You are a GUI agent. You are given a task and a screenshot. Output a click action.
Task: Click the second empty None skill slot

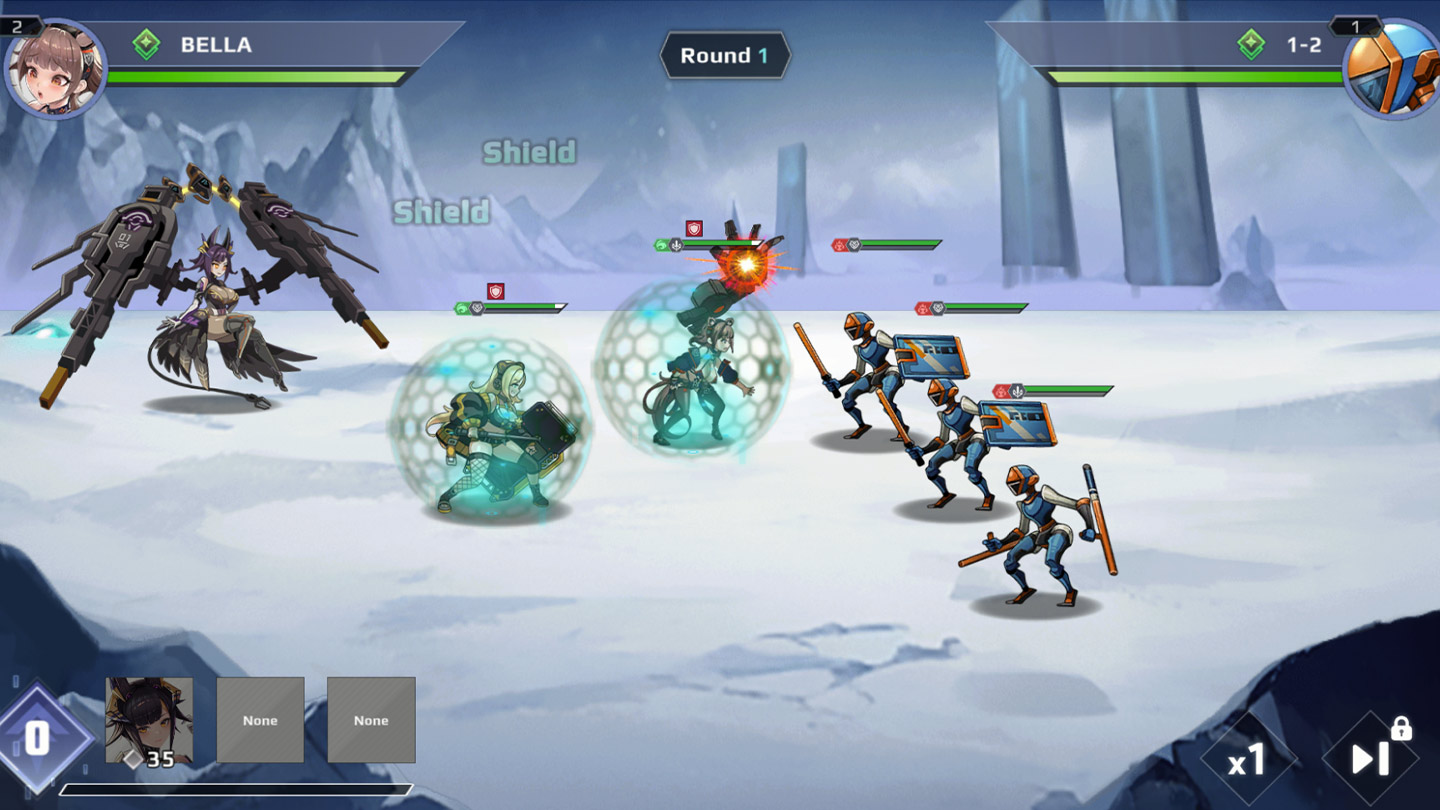click(x=372, y=719)
